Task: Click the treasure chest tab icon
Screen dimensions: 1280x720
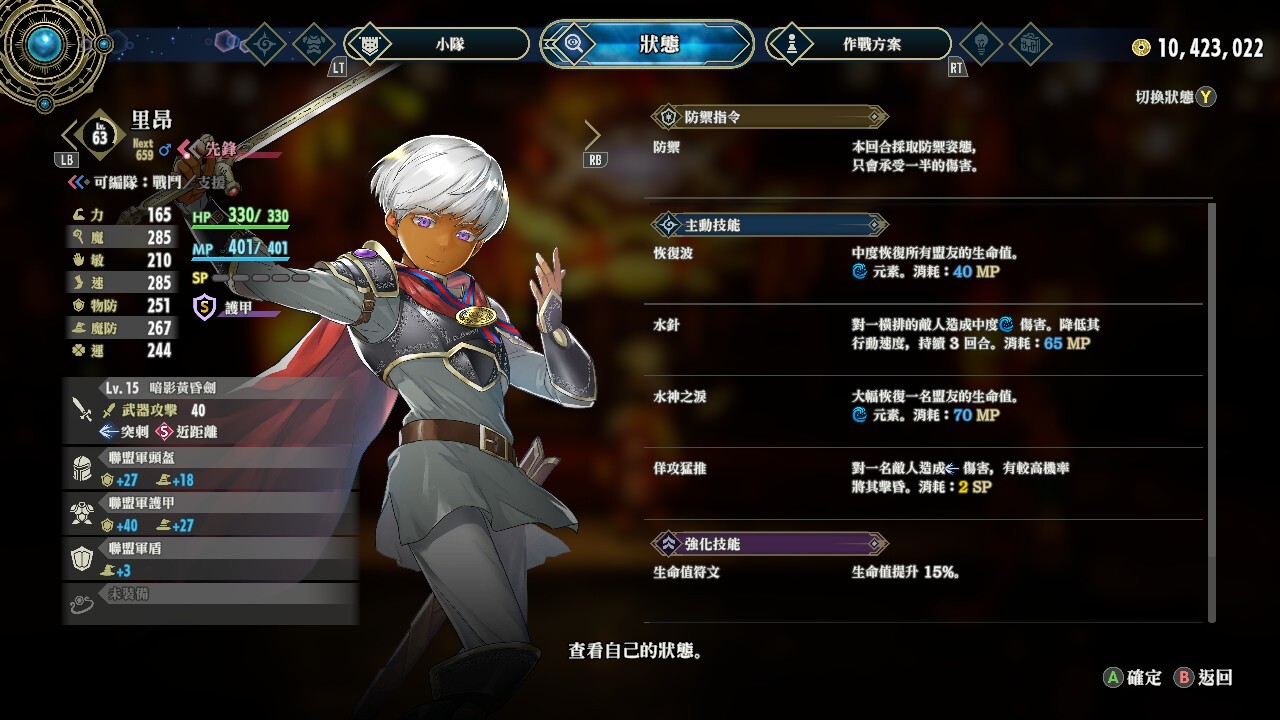Action: (1029, 44)
